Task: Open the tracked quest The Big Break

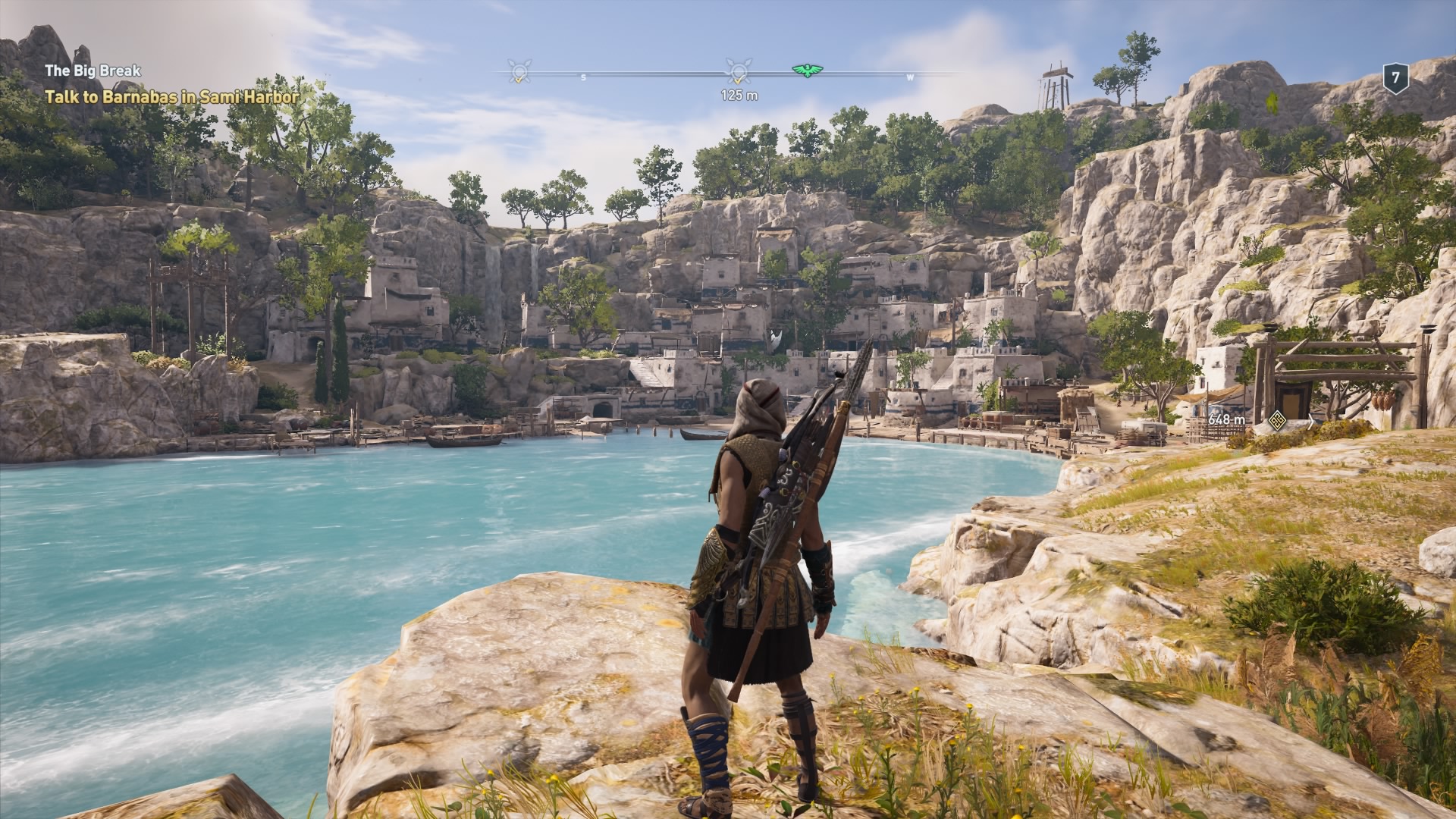Action: pos(93,71)
